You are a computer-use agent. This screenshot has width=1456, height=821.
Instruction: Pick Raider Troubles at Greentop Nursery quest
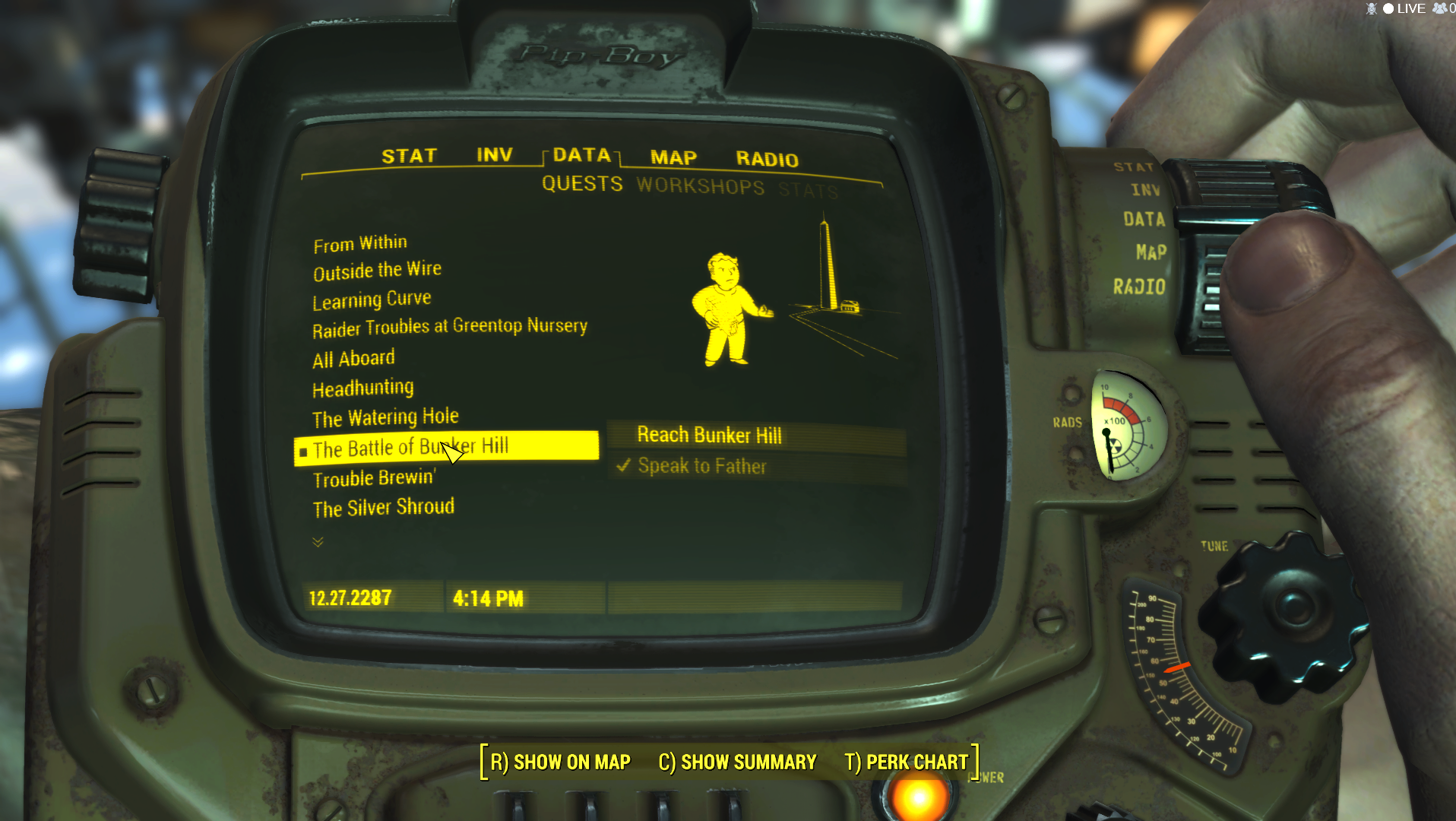point(449,328)
